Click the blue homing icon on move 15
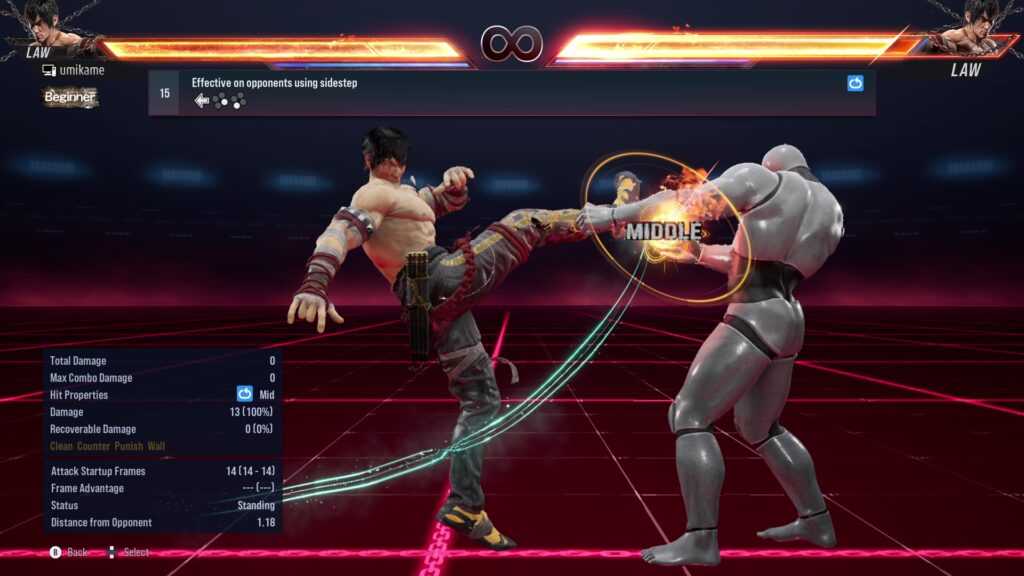 [x=855, y=84]
